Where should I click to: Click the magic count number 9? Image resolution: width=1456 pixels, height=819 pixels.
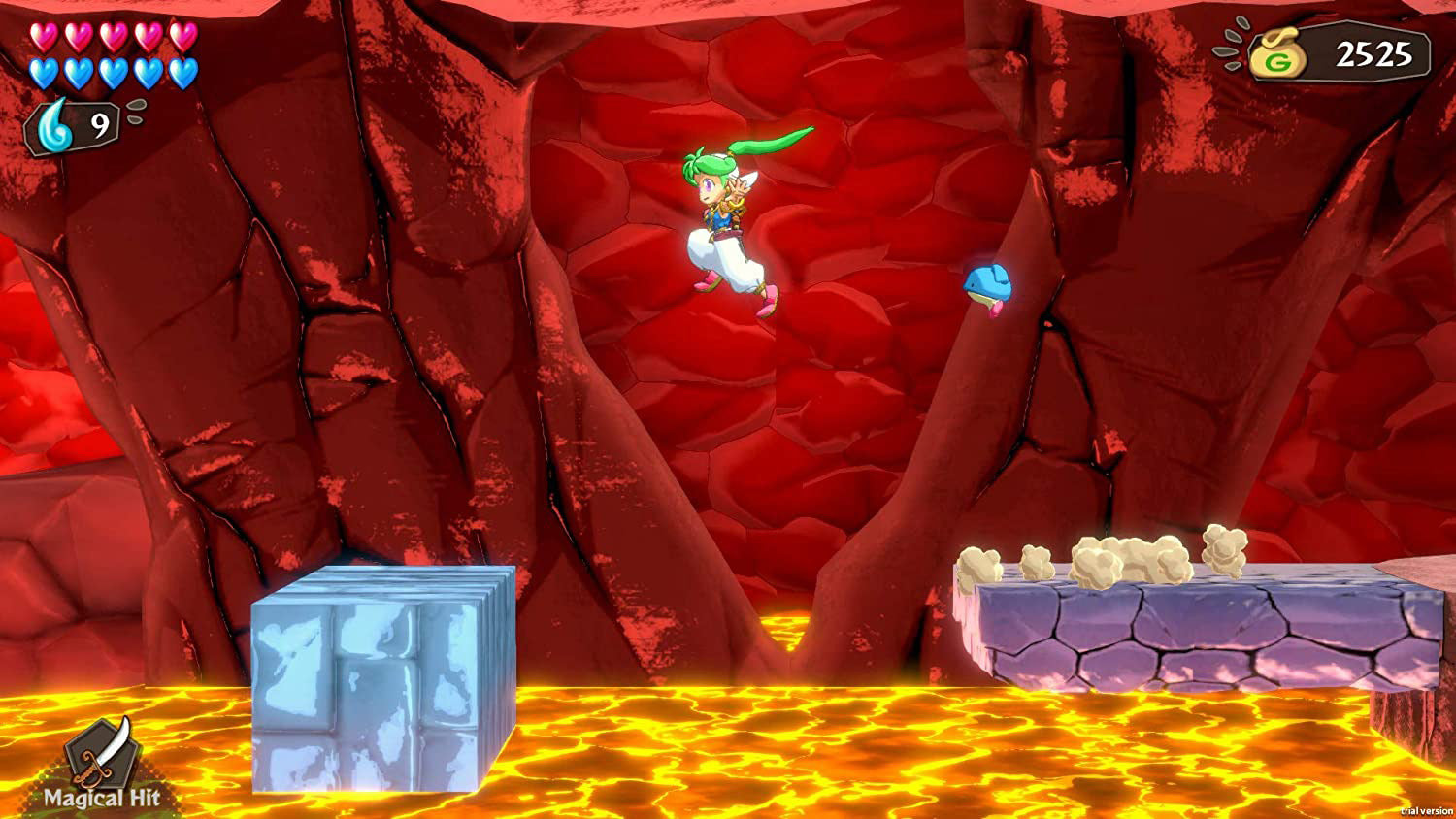[x=100, y=125]
